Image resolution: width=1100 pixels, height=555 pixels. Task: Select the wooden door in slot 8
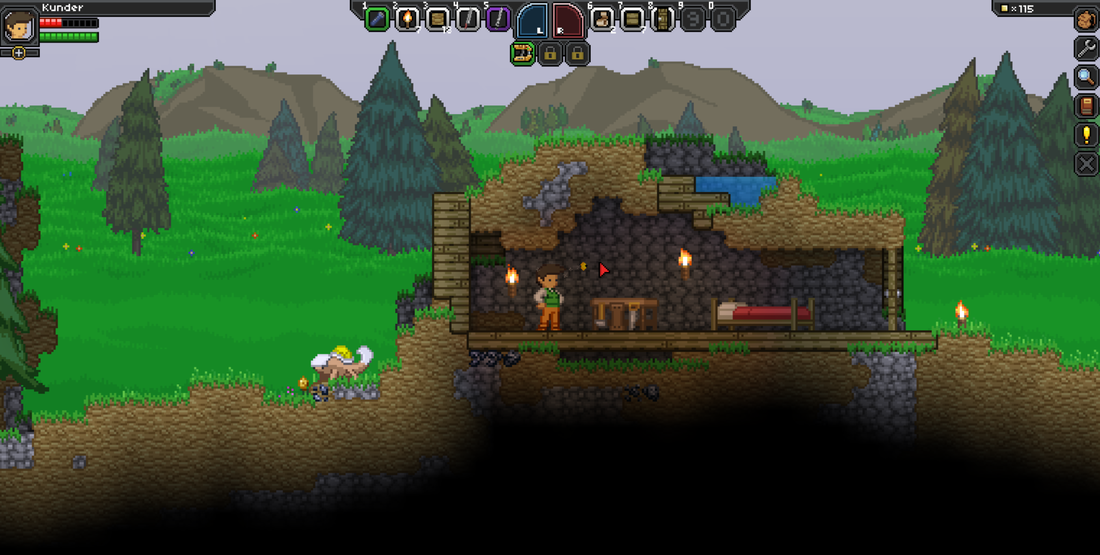[x=663, y=19]
